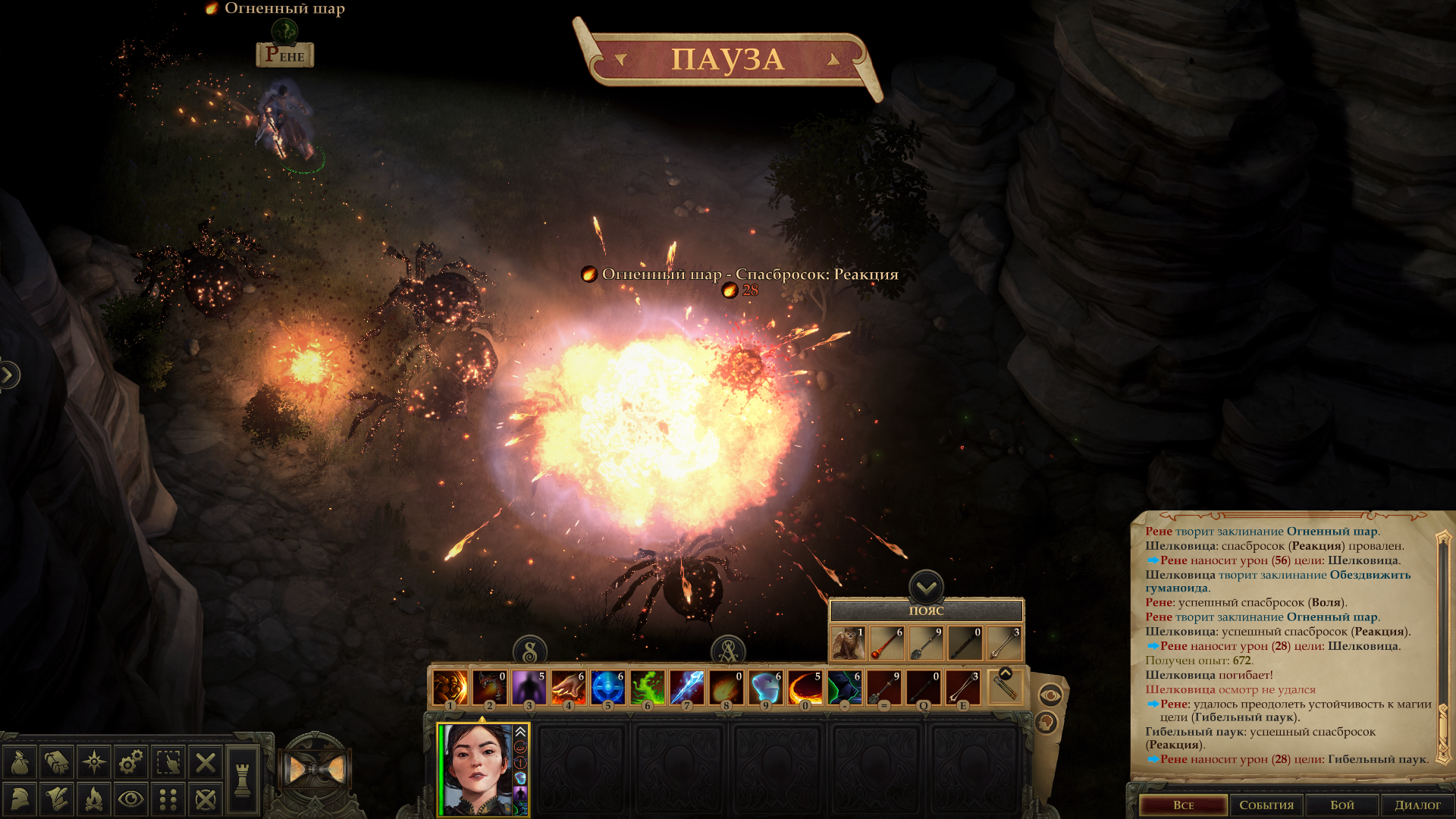Cast the blue crosshair target spell
1456x819 pixels.
[607, 688]
